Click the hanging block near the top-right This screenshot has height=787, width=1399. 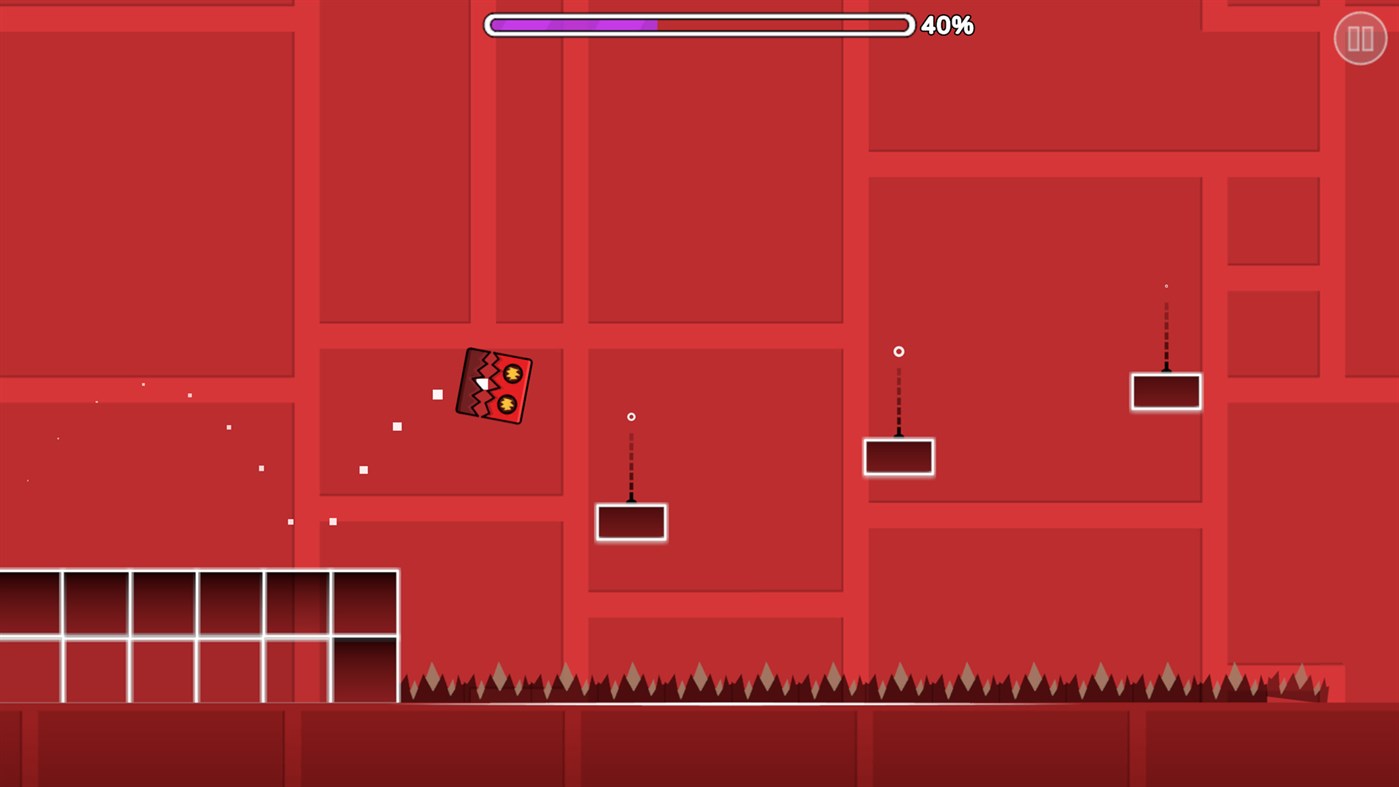1166,391
